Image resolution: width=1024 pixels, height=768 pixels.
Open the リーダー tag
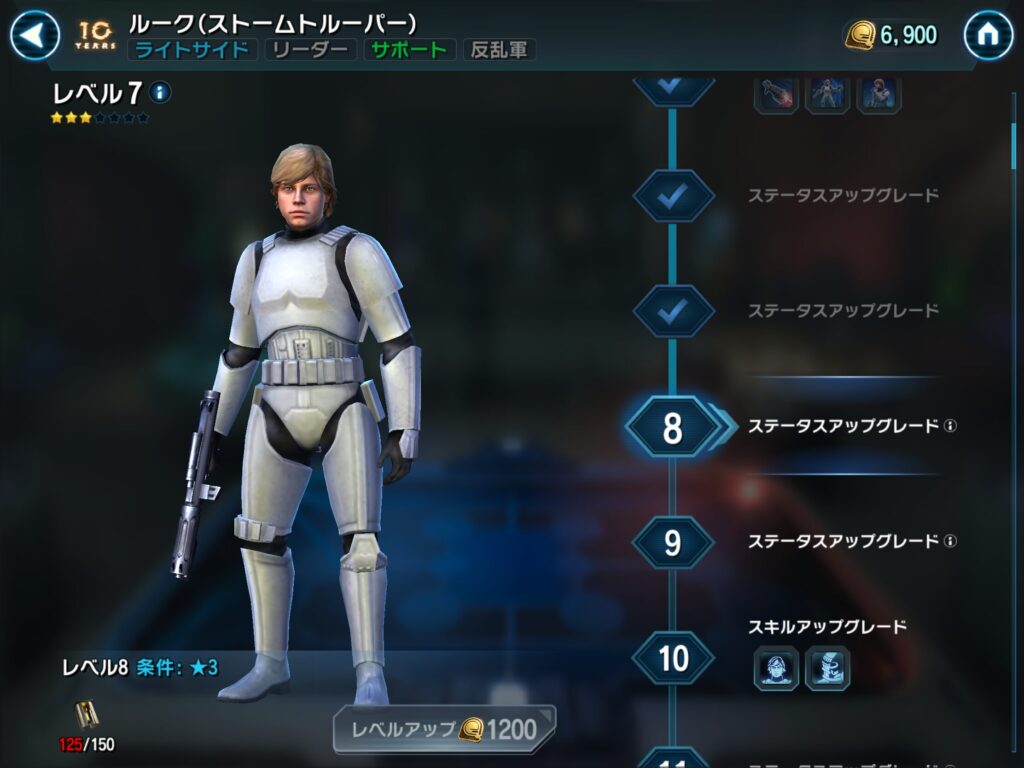pyautogui.click(x=311, y=50)
